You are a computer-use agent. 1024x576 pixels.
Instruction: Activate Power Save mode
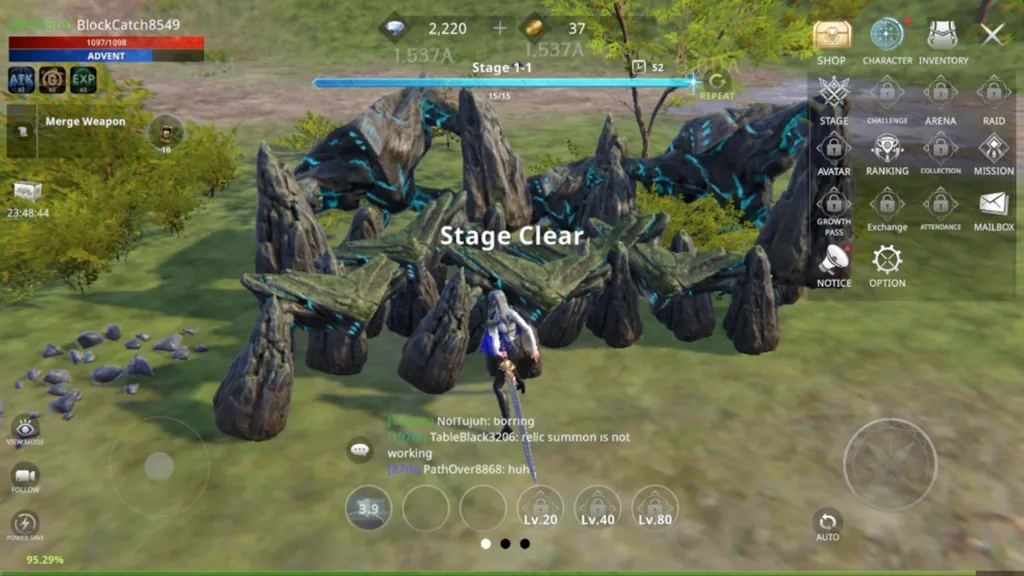click(24, 523)
